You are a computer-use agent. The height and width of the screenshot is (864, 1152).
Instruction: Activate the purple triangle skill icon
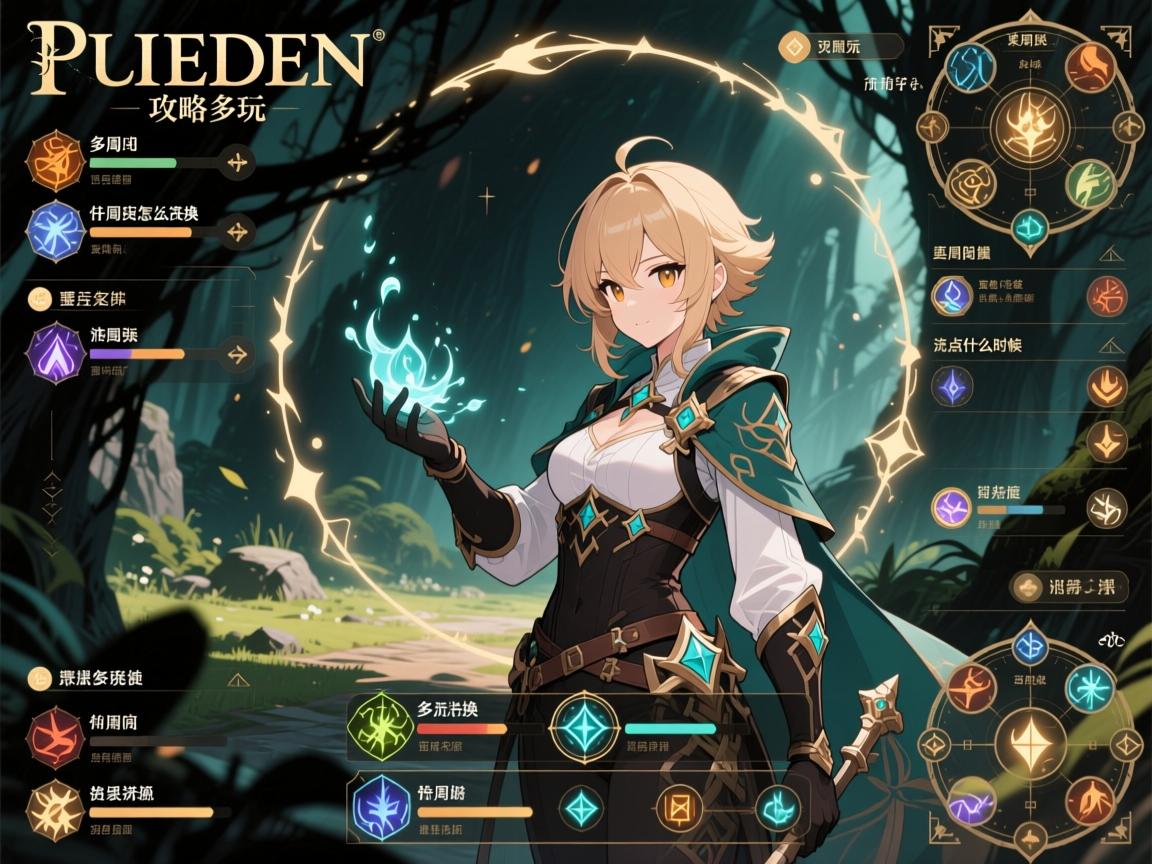click(x=57, y=351)
